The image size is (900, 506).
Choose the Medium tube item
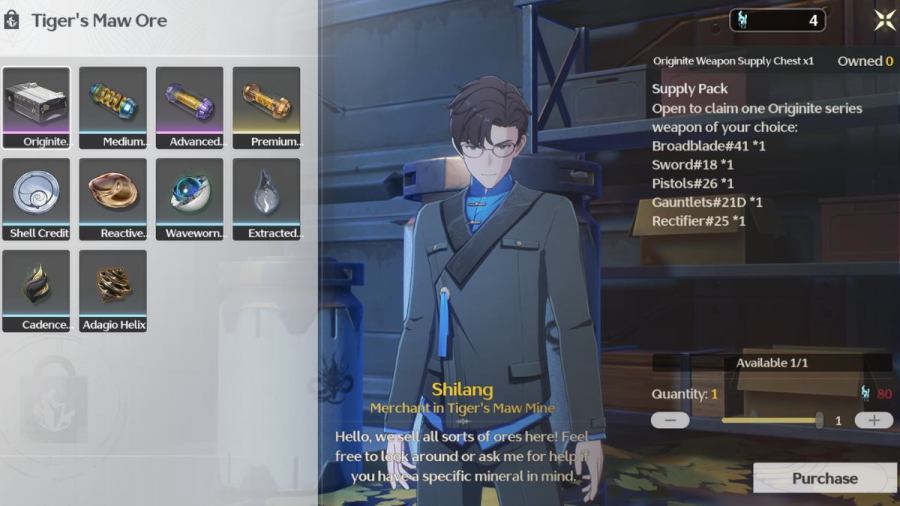pyautogui.click(x=113, y=108)
